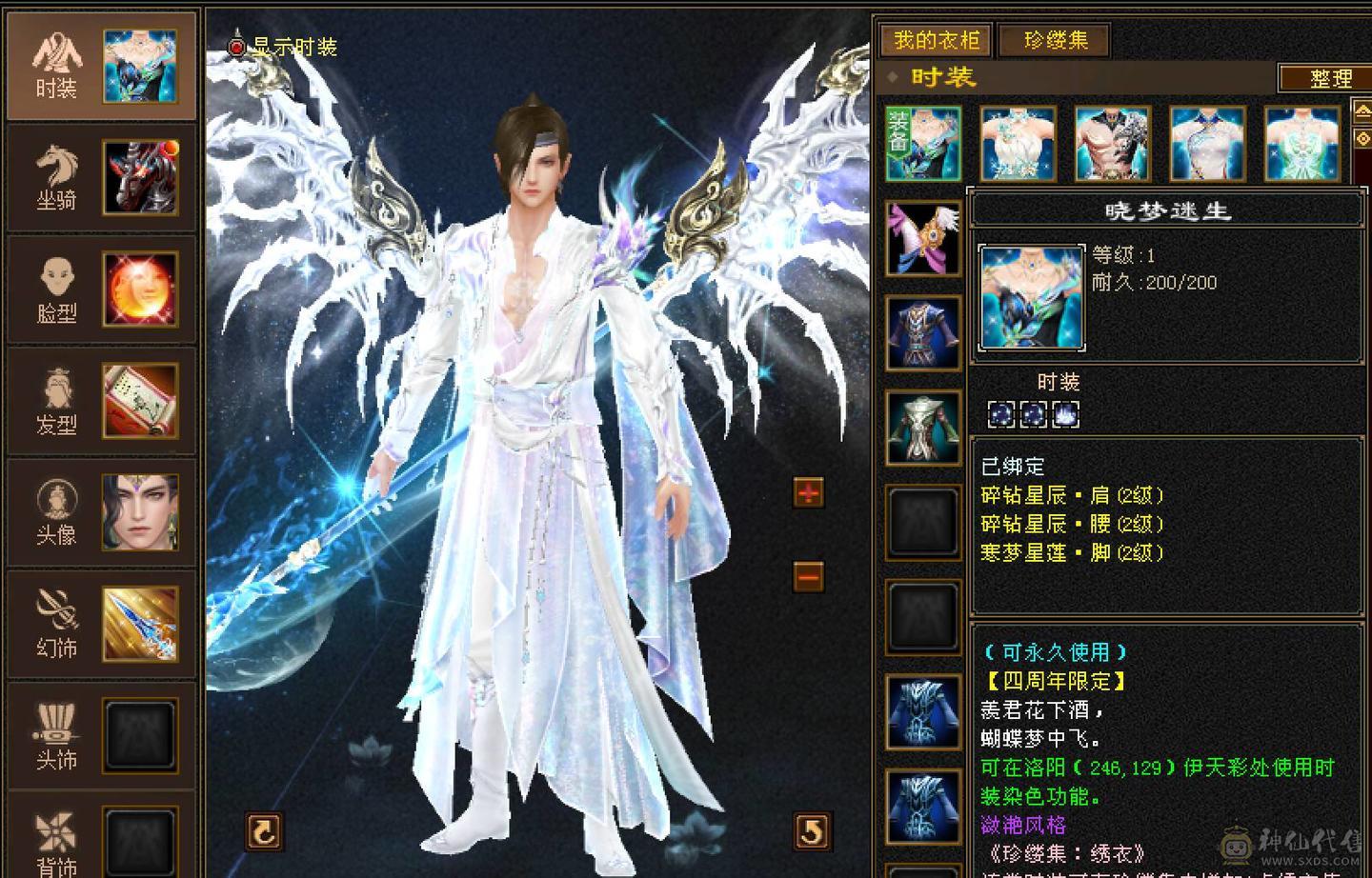Select the first dye color swatch under 时装
This screenshot has height=878, width=1372.
(1000, 412)
